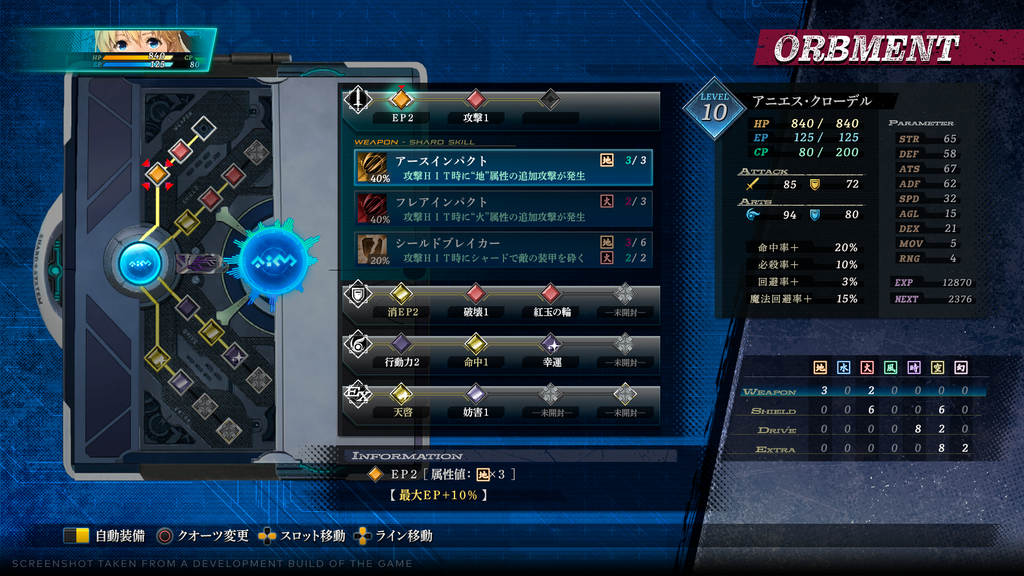Viewport: 1024px width, 576px height.
Task: Click the sword icon heading the weapon line
Action: tap(358, 100)
